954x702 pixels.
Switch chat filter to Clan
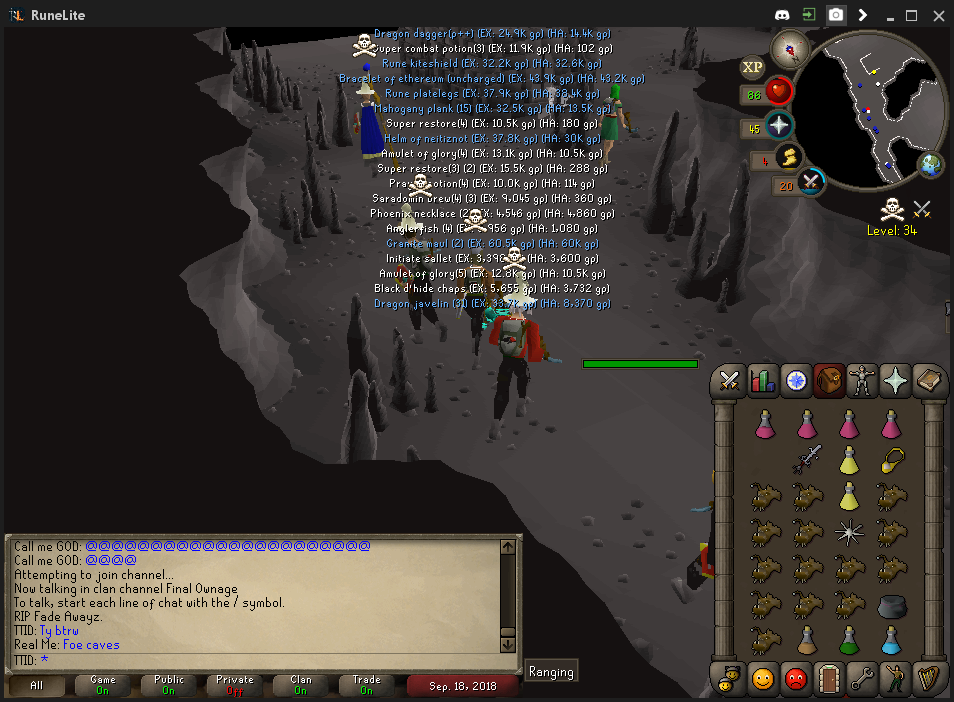pyautogui.click(x=300, y=685)
